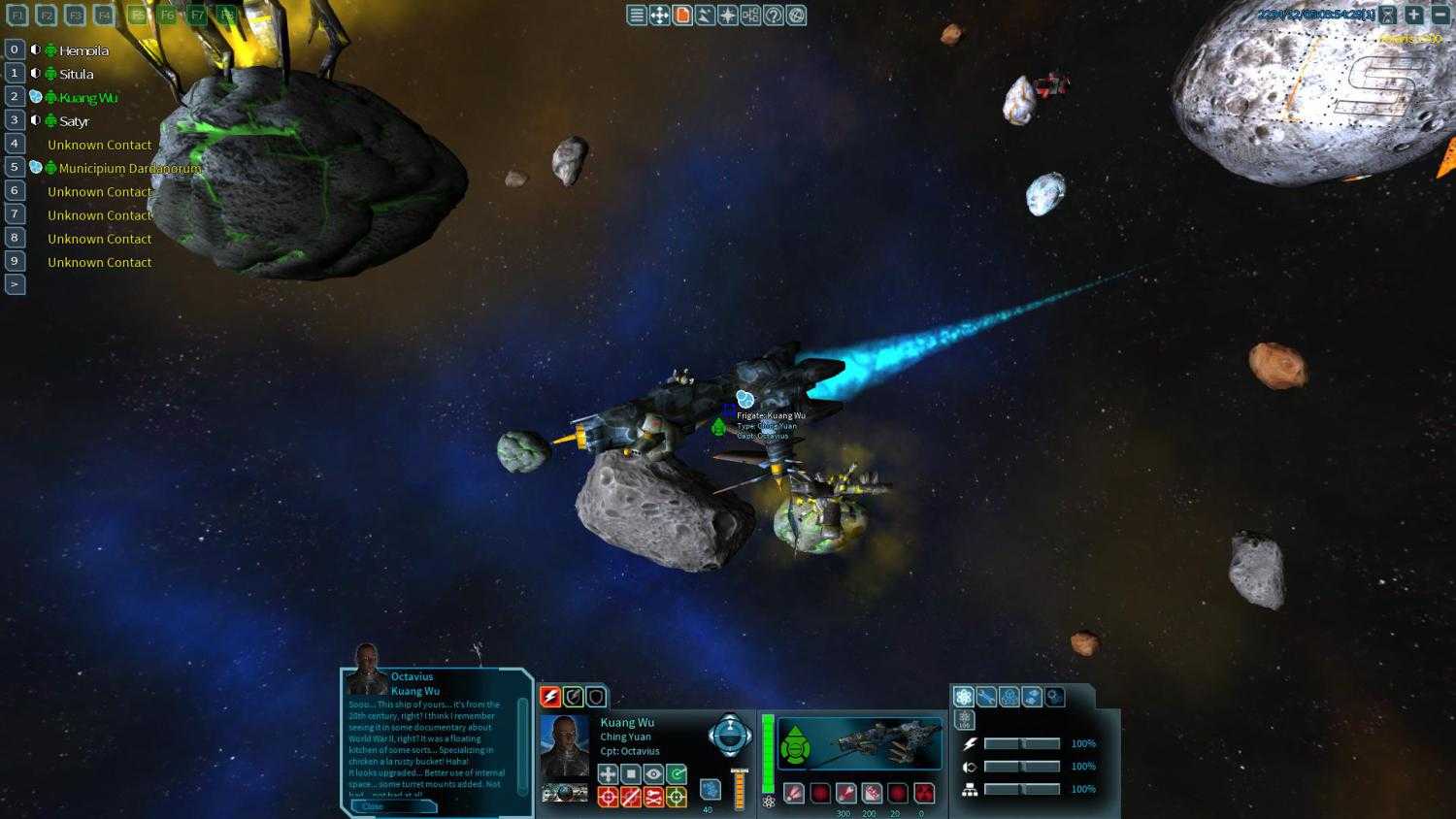Expand the contacts list using the arrow button

[x=15, y=283]
